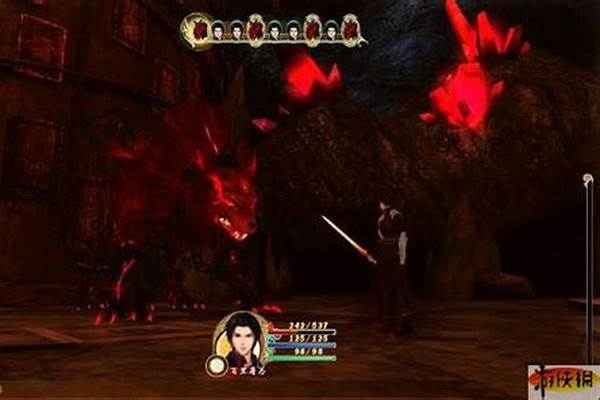Select the hero portrait beside the status bars

click(x=240, y=341)
